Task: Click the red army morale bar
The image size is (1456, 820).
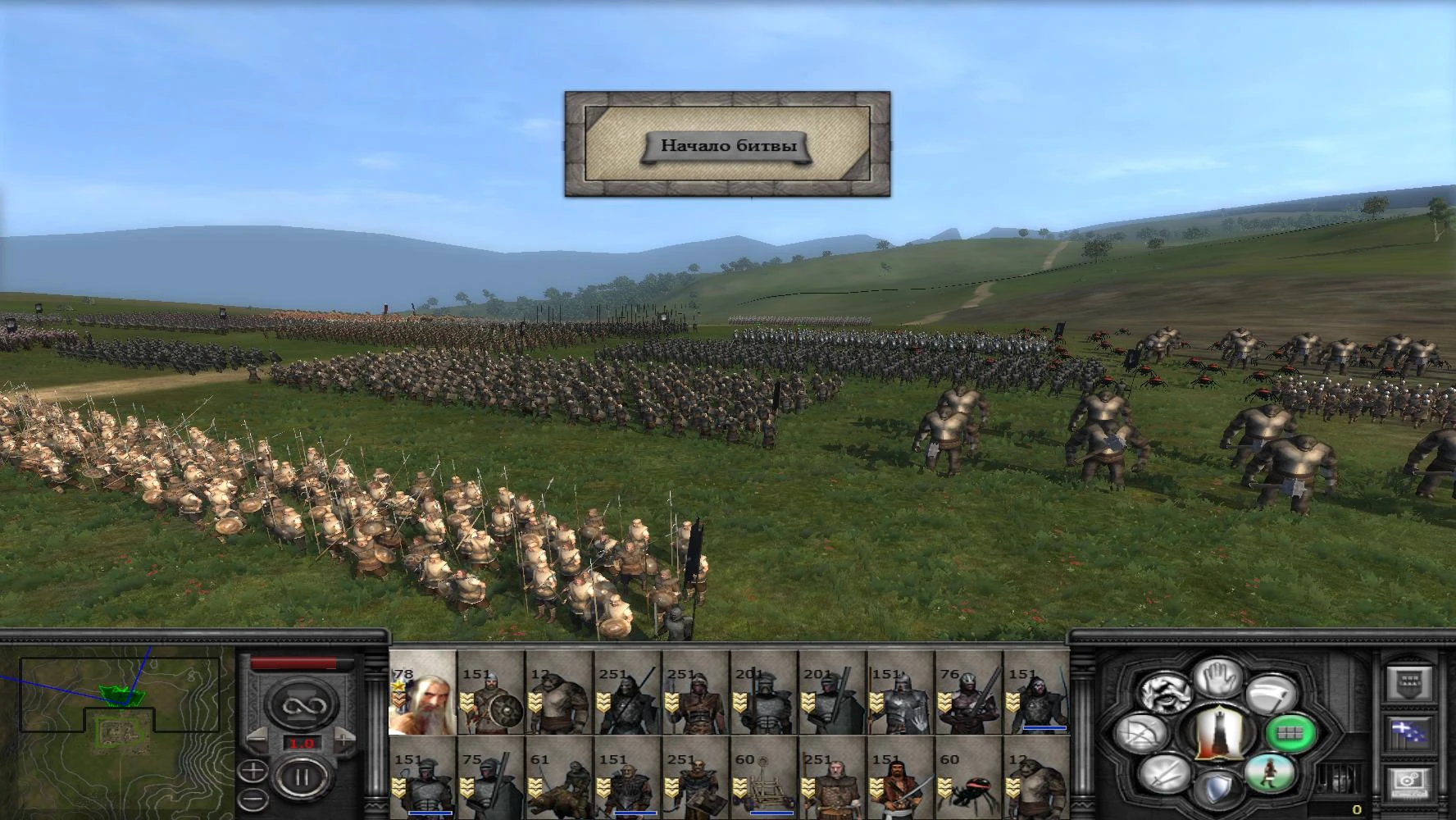Action: click(x=295, y=662)
